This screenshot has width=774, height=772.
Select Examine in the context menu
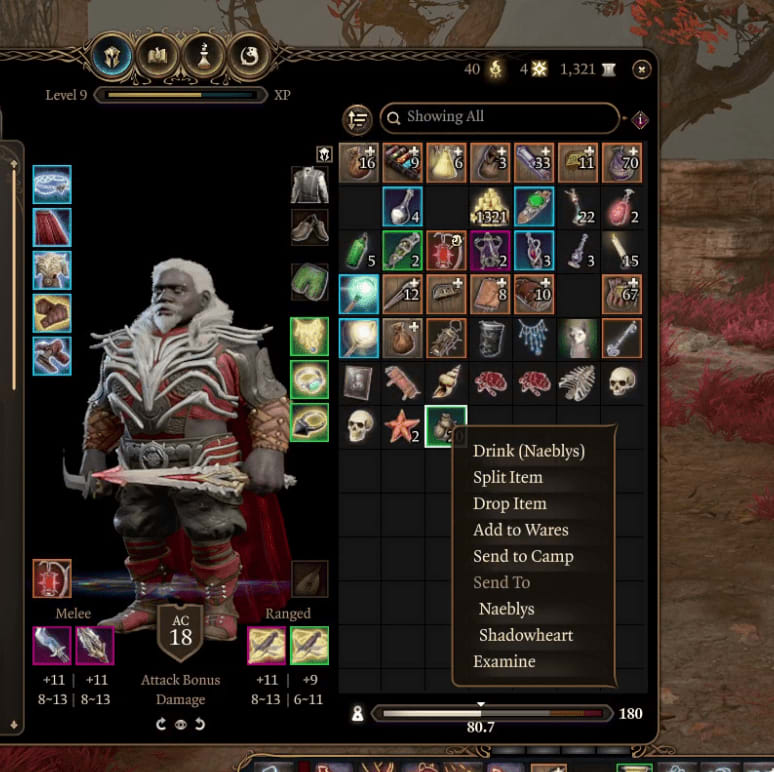(504, 661)
